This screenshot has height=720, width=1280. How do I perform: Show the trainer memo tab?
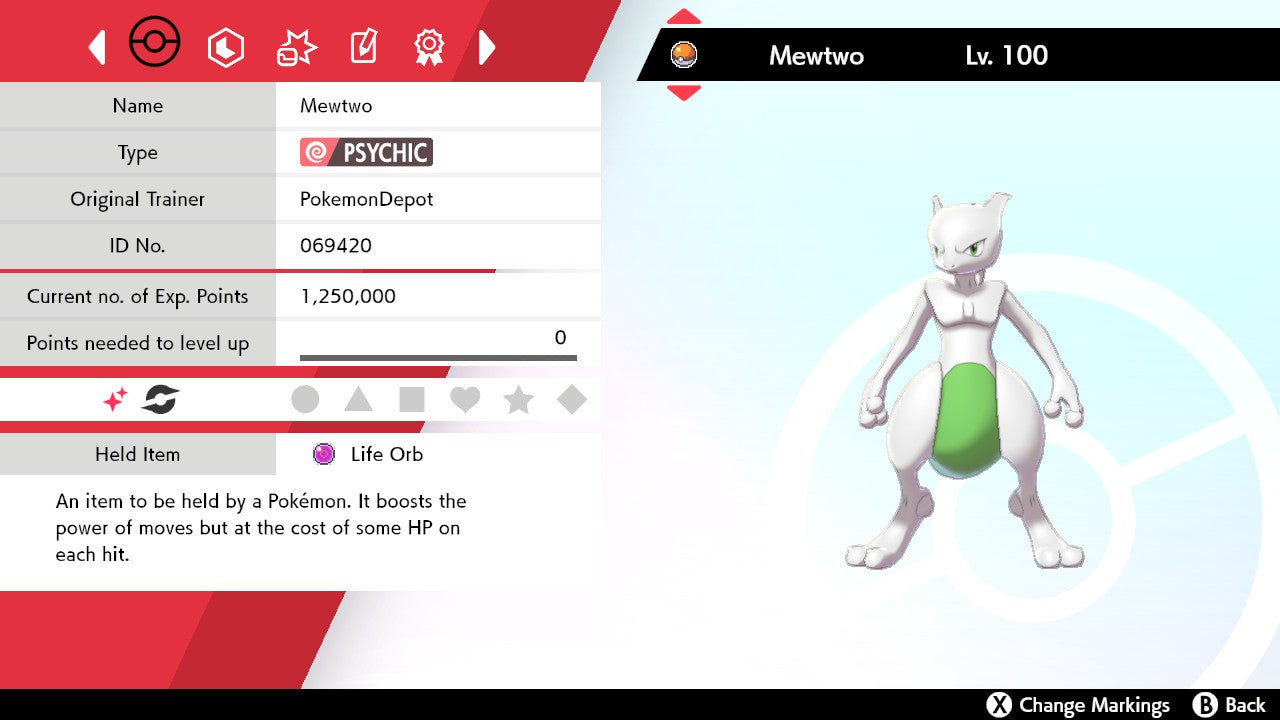(x=362, y=47)
